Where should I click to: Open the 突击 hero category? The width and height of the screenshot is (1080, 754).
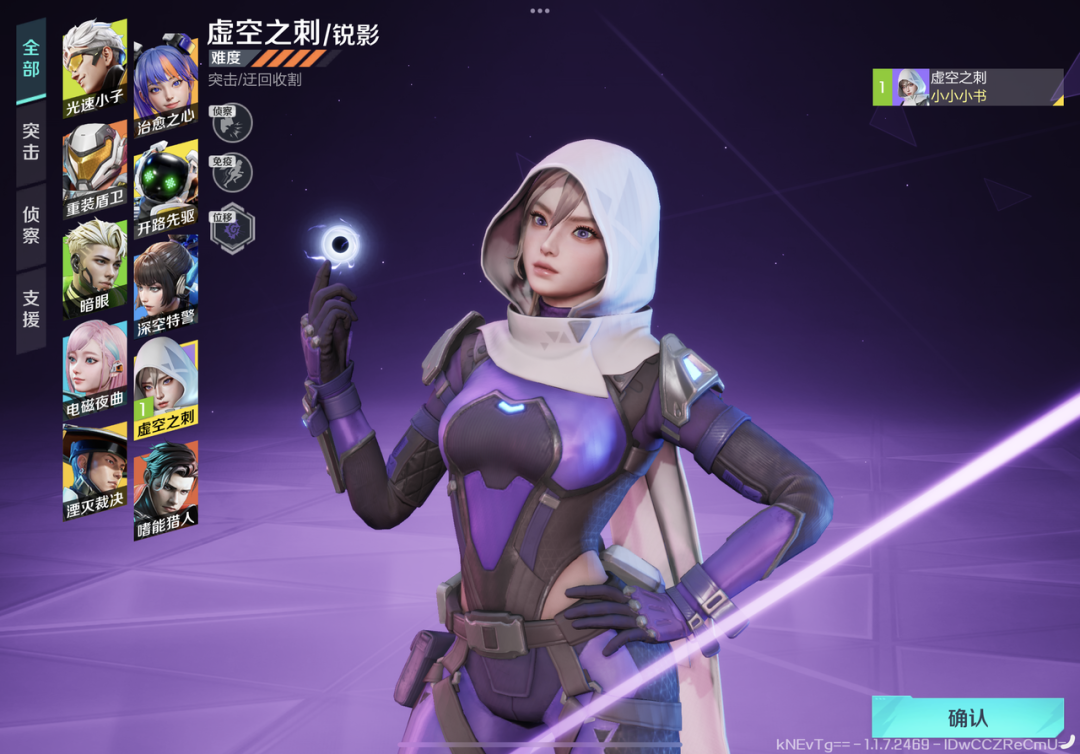[31, 141]
